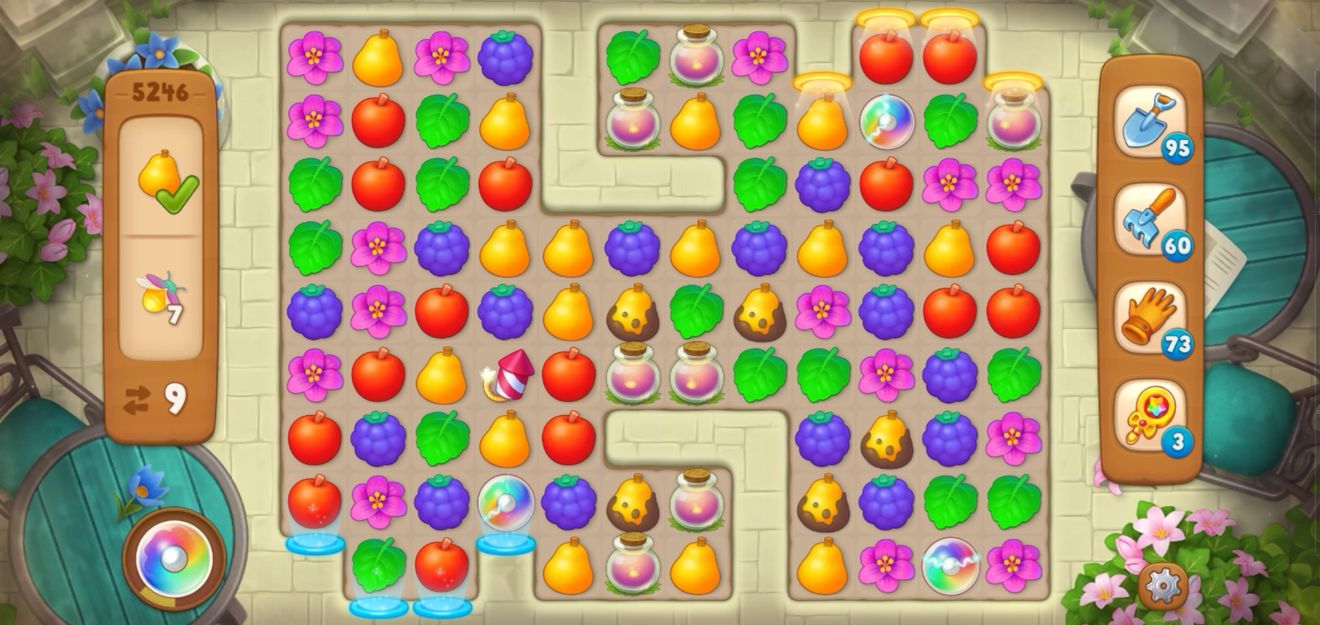Image resolution: width=1320 pixels, height=625 pixels.
Task: Select the jar tile with a halo
Action: (1013, 120)
